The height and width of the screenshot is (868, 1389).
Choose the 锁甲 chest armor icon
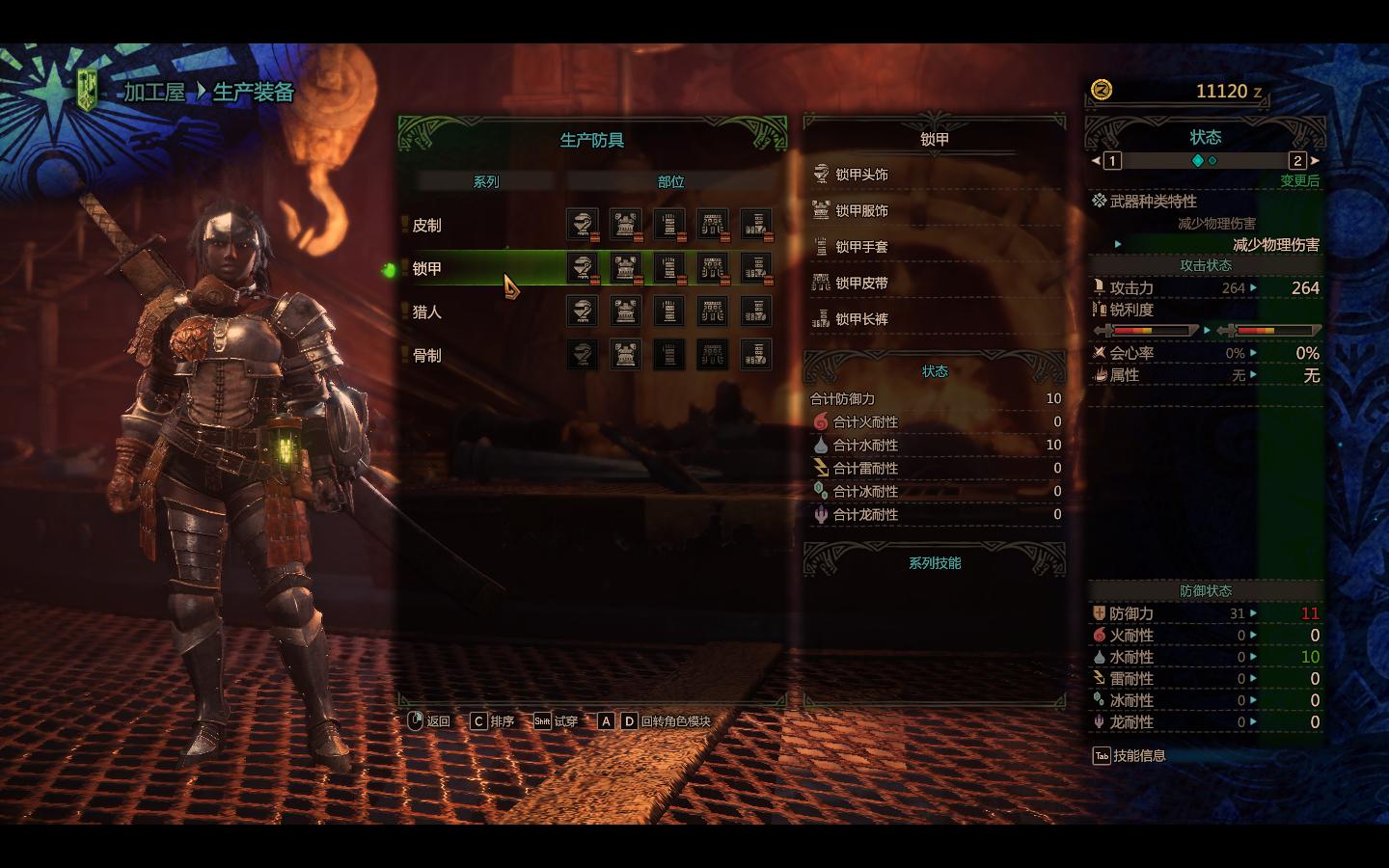pos(625,268)
